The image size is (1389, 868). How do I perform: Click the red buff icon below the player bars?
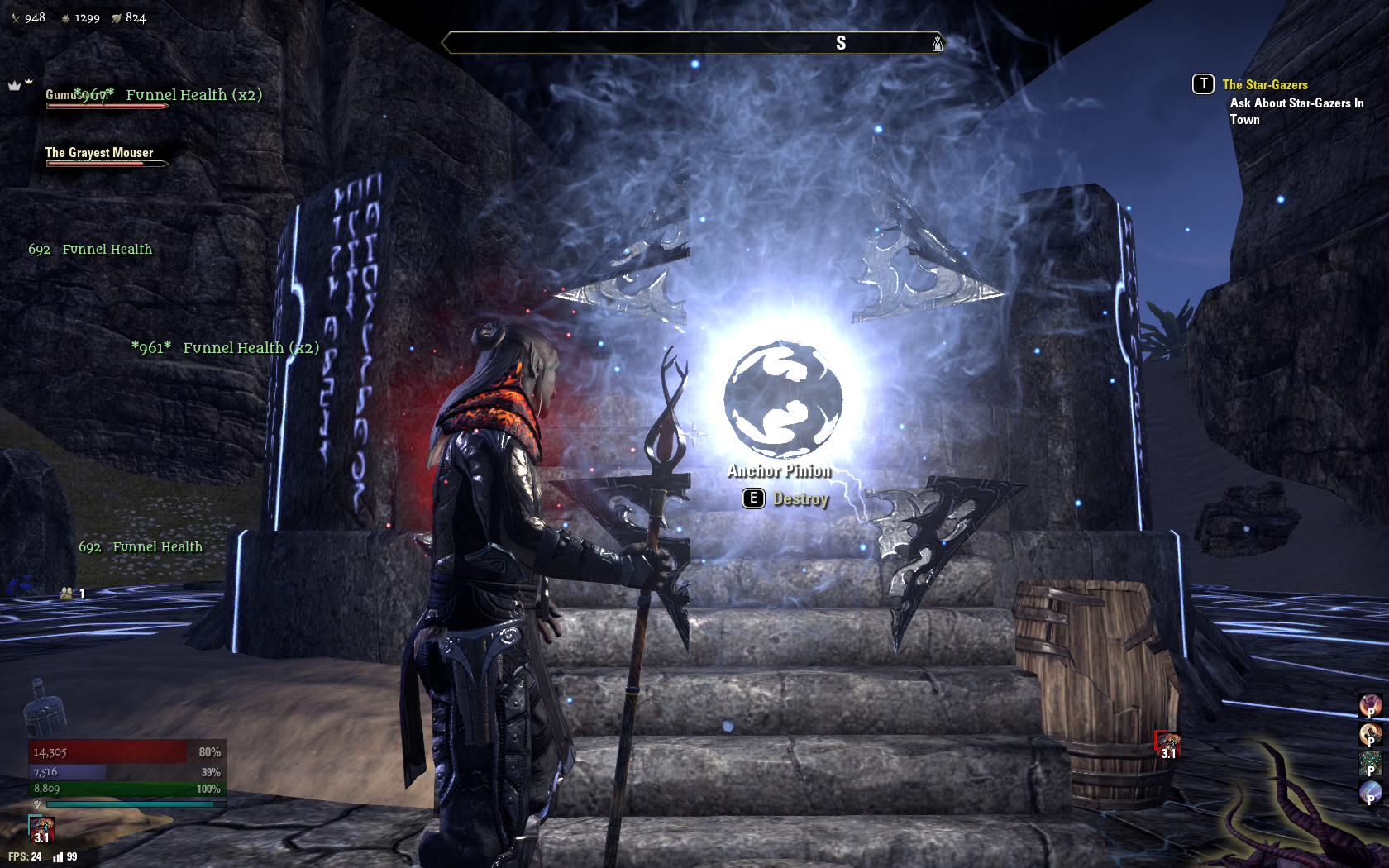[x=41, y=829]
